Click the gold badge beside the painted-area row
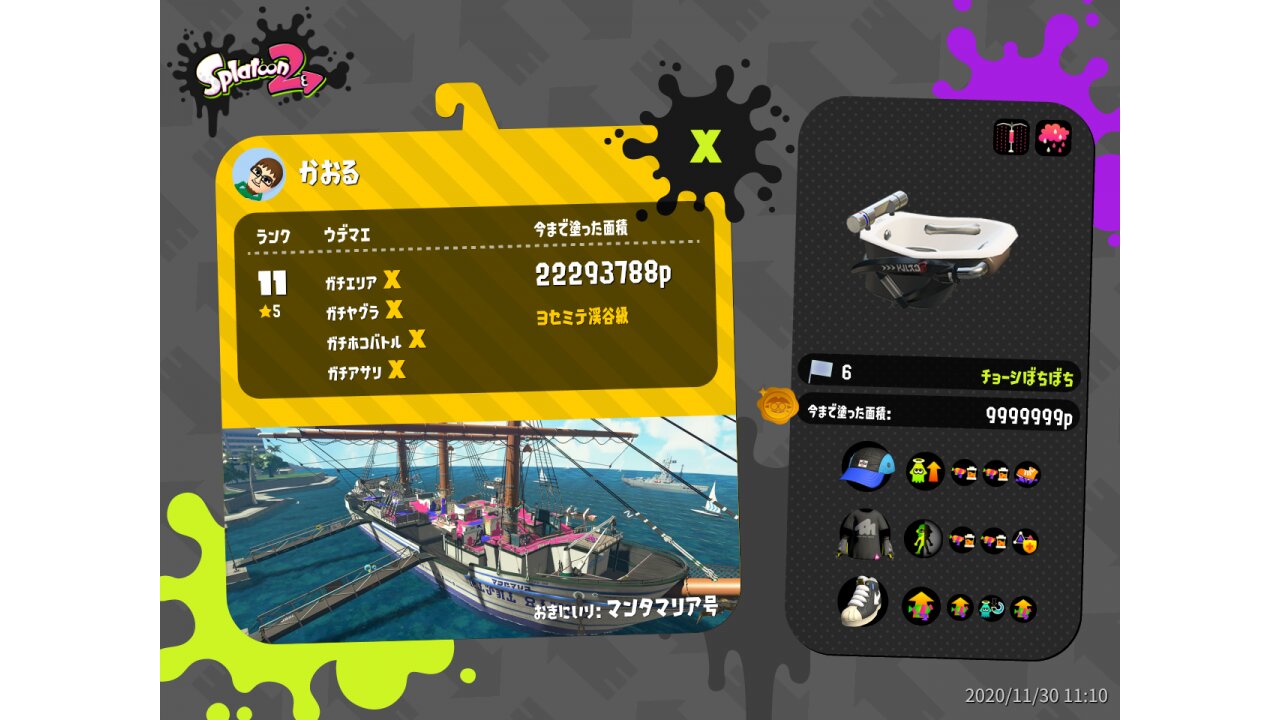1280x720 pixels. pyautogui.click(x=777, y=406)
